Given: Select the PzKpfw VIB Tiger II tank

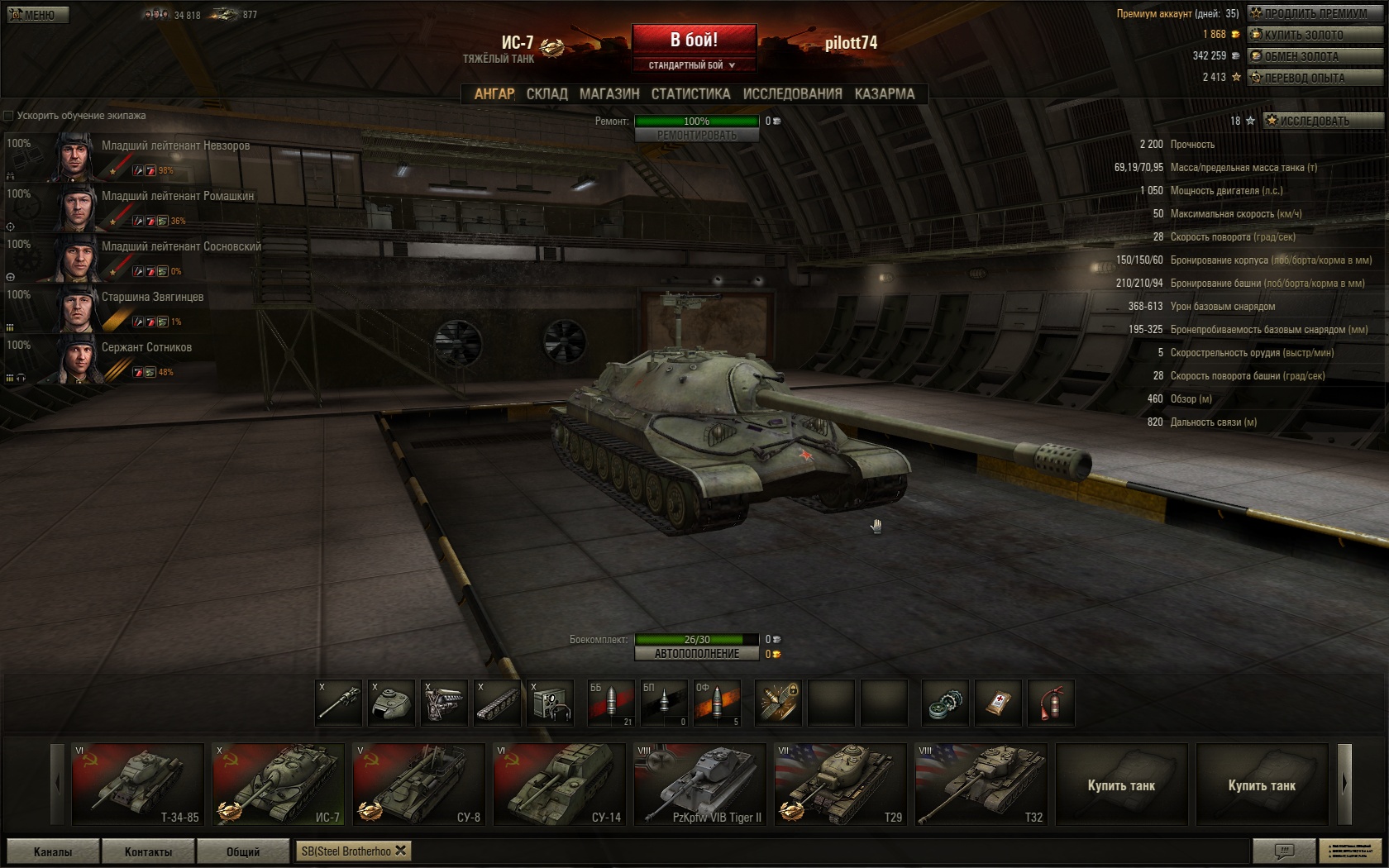Looking at the screenshot, I should 699,784.
